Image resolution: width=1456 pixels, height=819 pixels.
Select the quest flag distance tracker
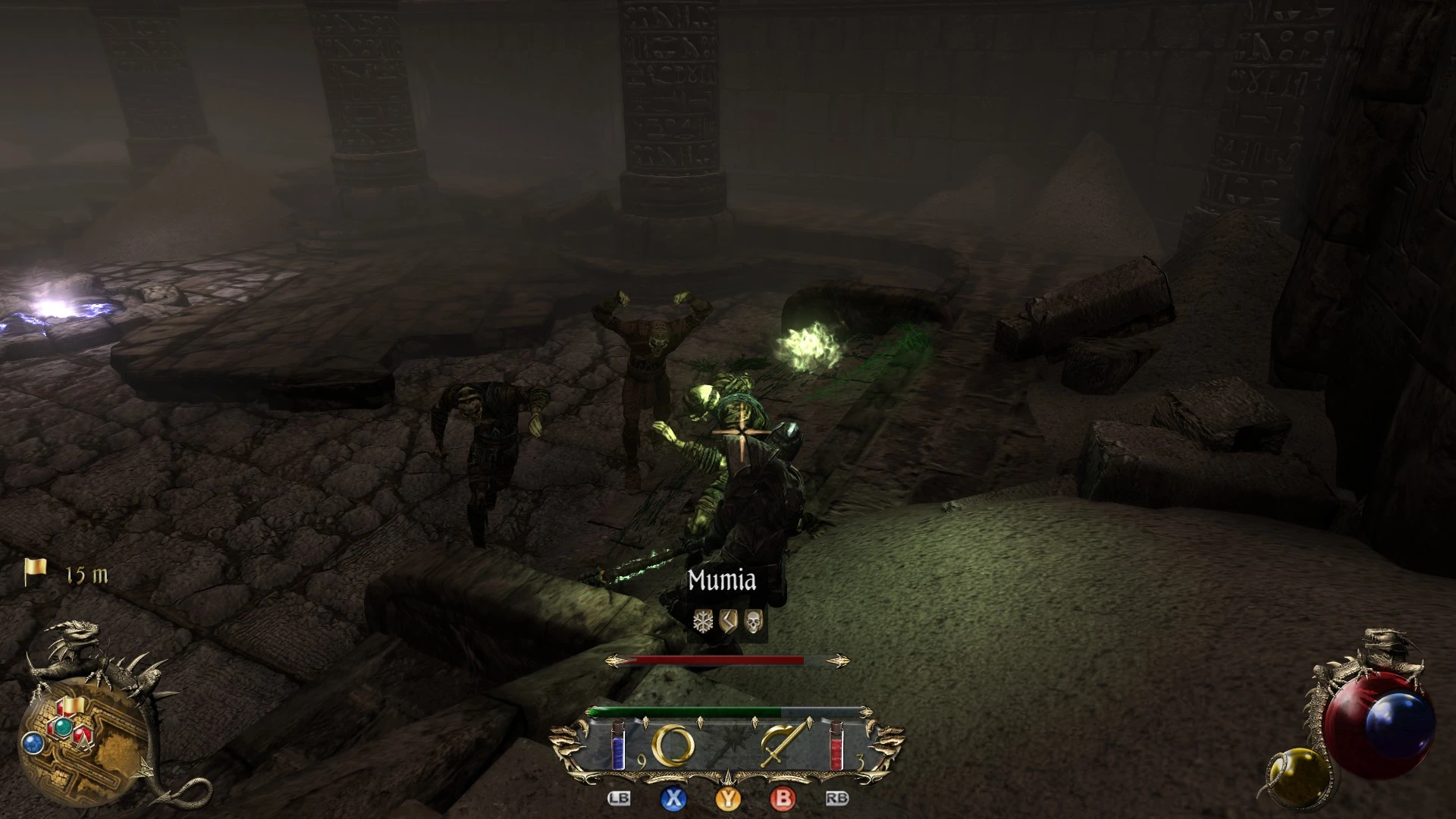(67, 574)
